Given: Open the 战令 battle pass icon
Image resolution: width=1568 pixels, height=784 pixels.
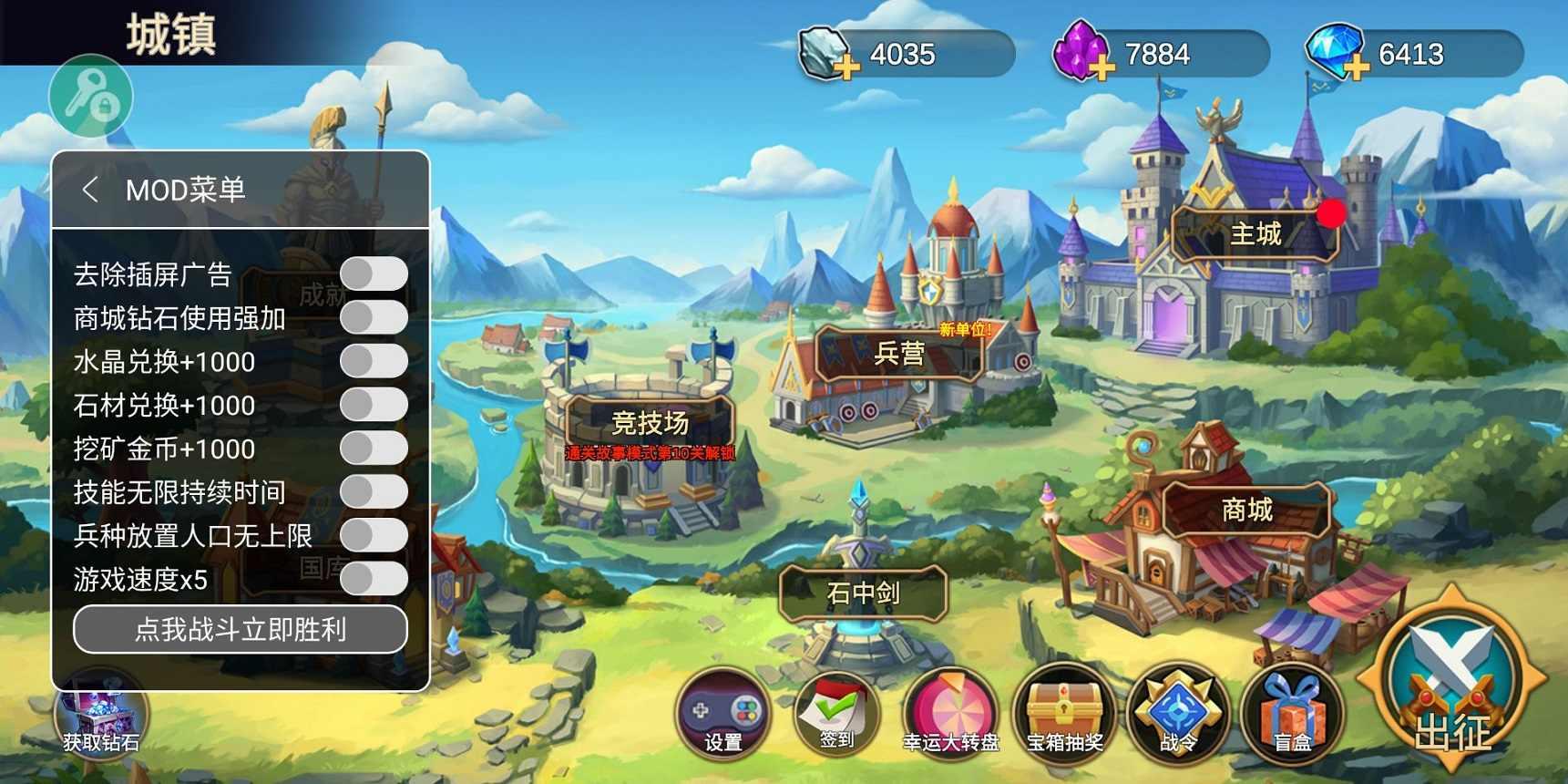Looking at the screenshot, I should click(1179, 716).
